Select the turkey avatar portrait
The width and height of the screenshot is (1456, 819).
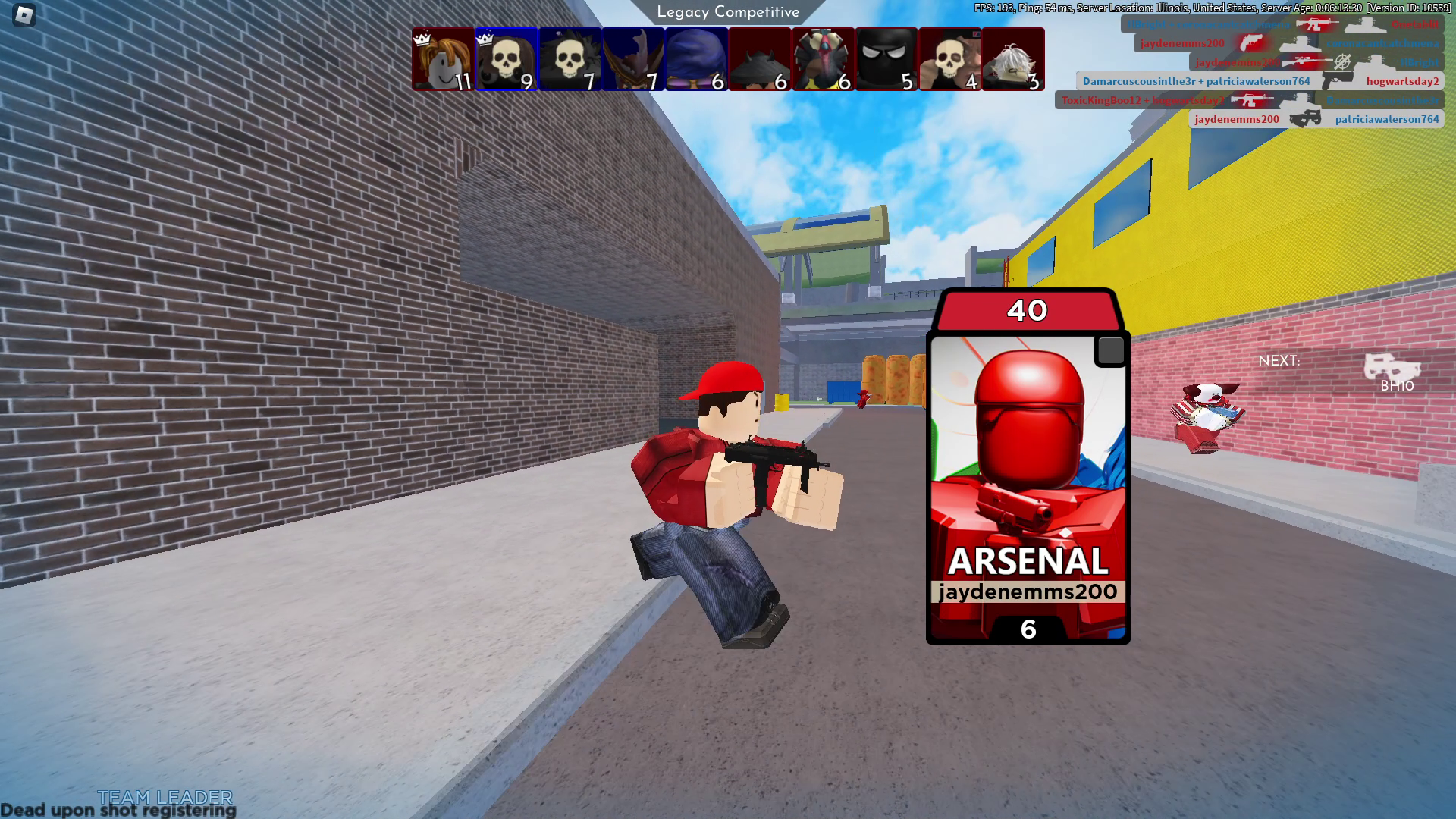pyautogui.click(x=823, y=59)
